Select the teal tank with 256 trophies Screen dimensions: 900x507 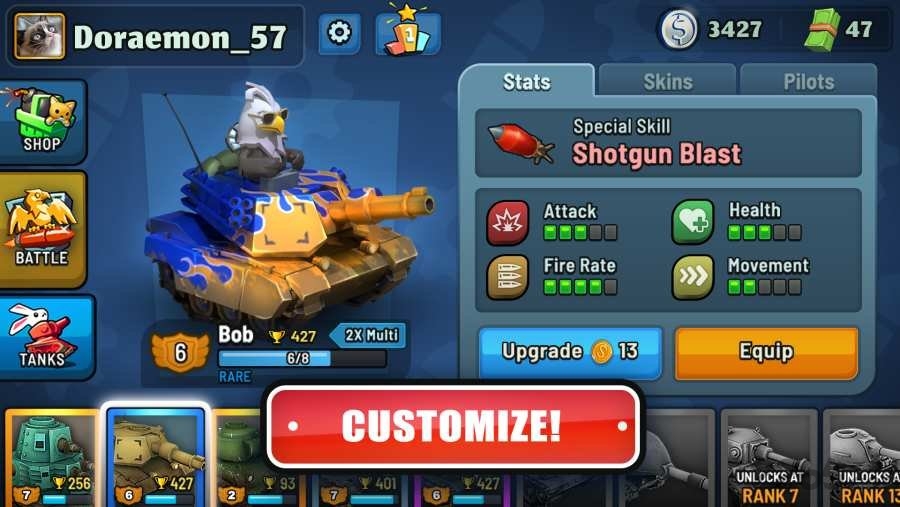(x=50, y=458)
